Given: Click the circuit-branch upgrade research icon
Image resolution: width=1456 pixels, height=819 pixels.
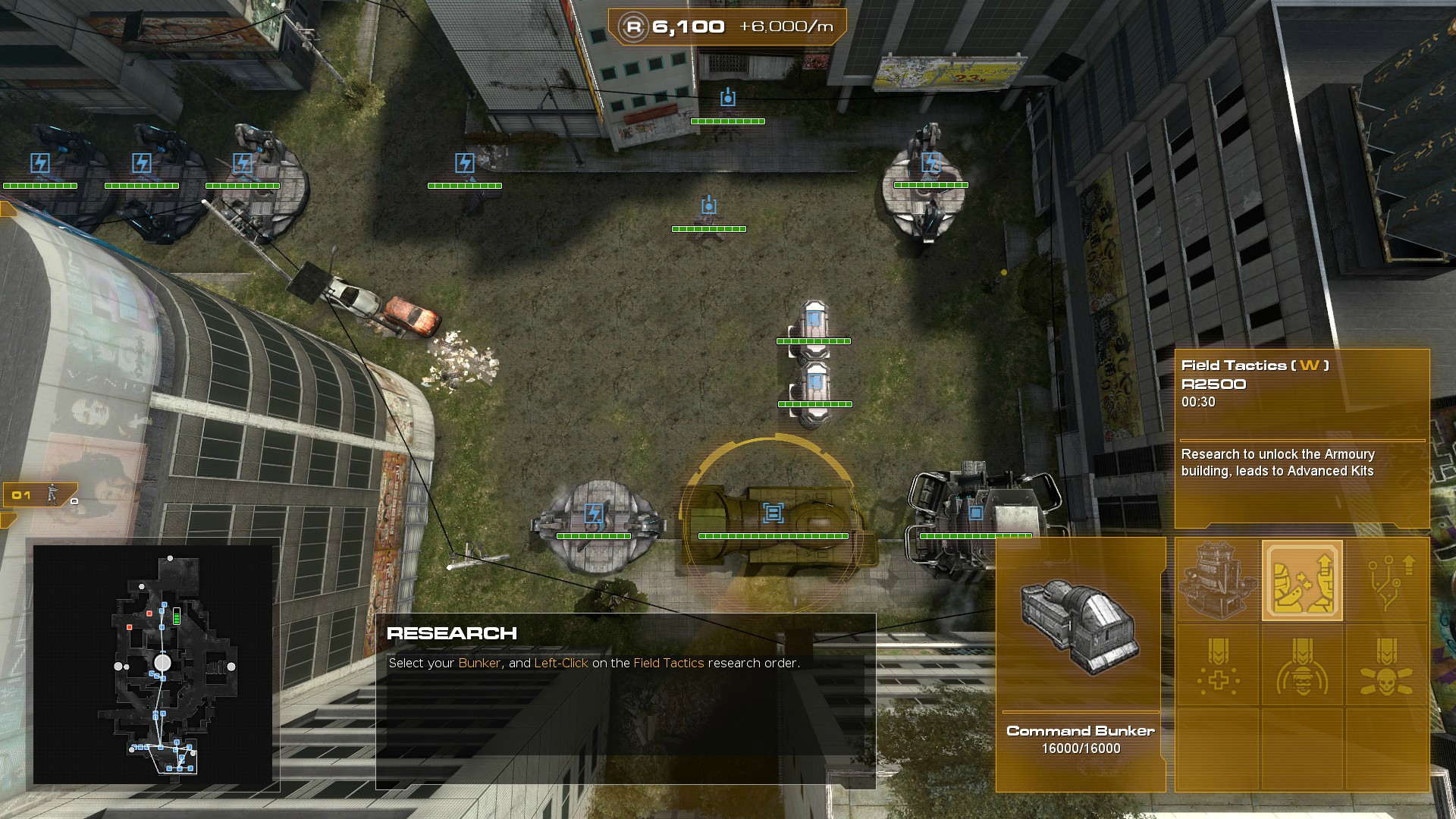Looking at the screenshot, I should [1387, 581].
